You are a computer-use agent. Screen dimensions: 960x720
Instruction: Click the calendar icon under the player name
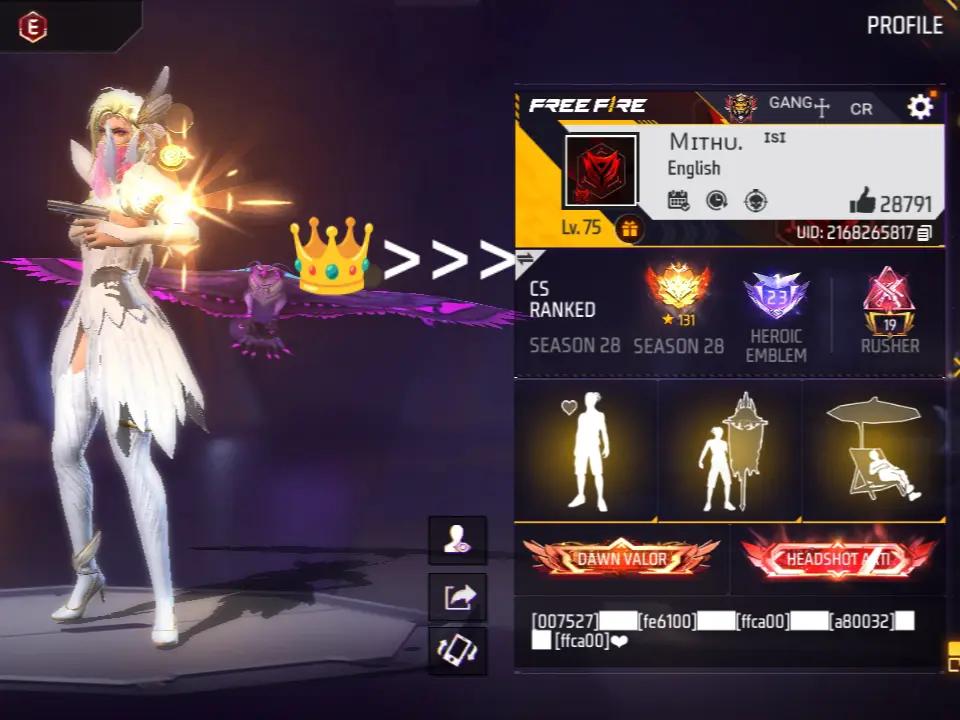click(x=679, y=200)
